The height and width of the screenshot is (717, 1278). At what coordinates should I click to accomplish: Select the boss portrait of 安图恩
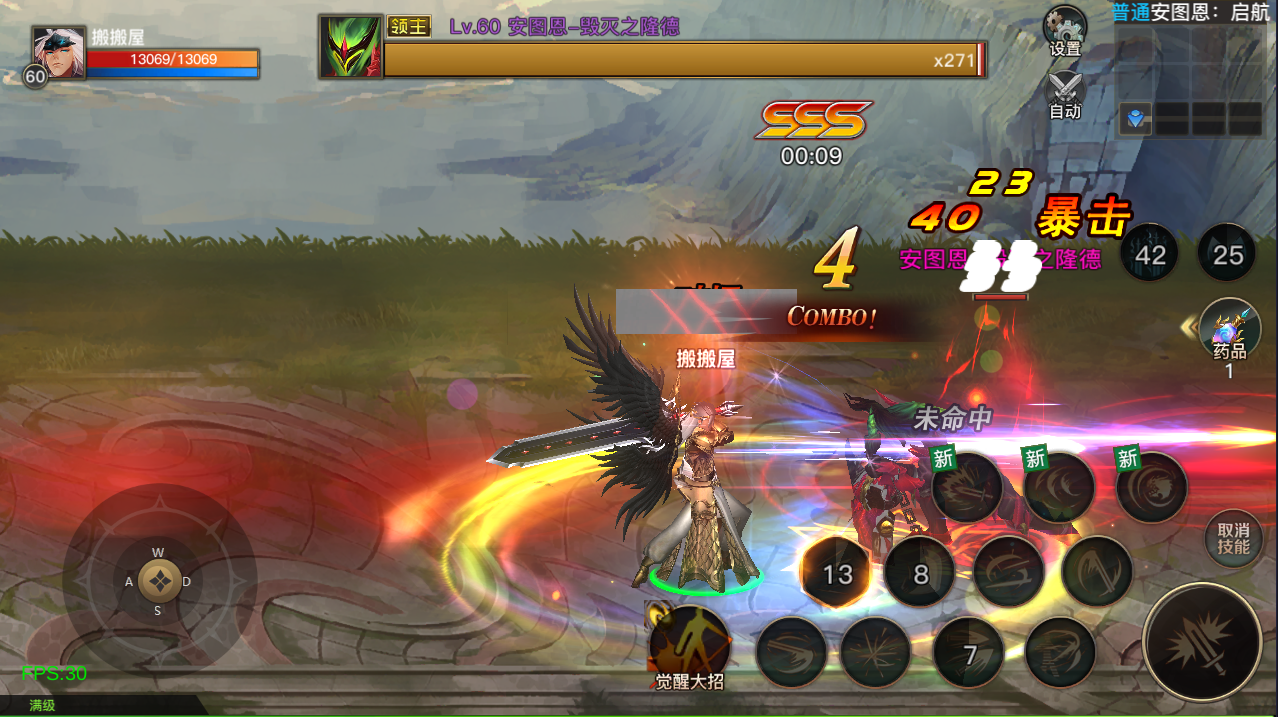(350, 46)
